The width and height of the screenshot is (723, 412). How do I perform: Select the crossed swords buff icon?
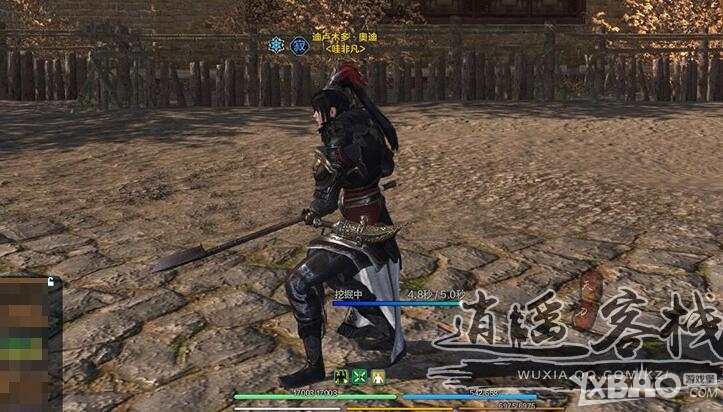coord(360,377)
